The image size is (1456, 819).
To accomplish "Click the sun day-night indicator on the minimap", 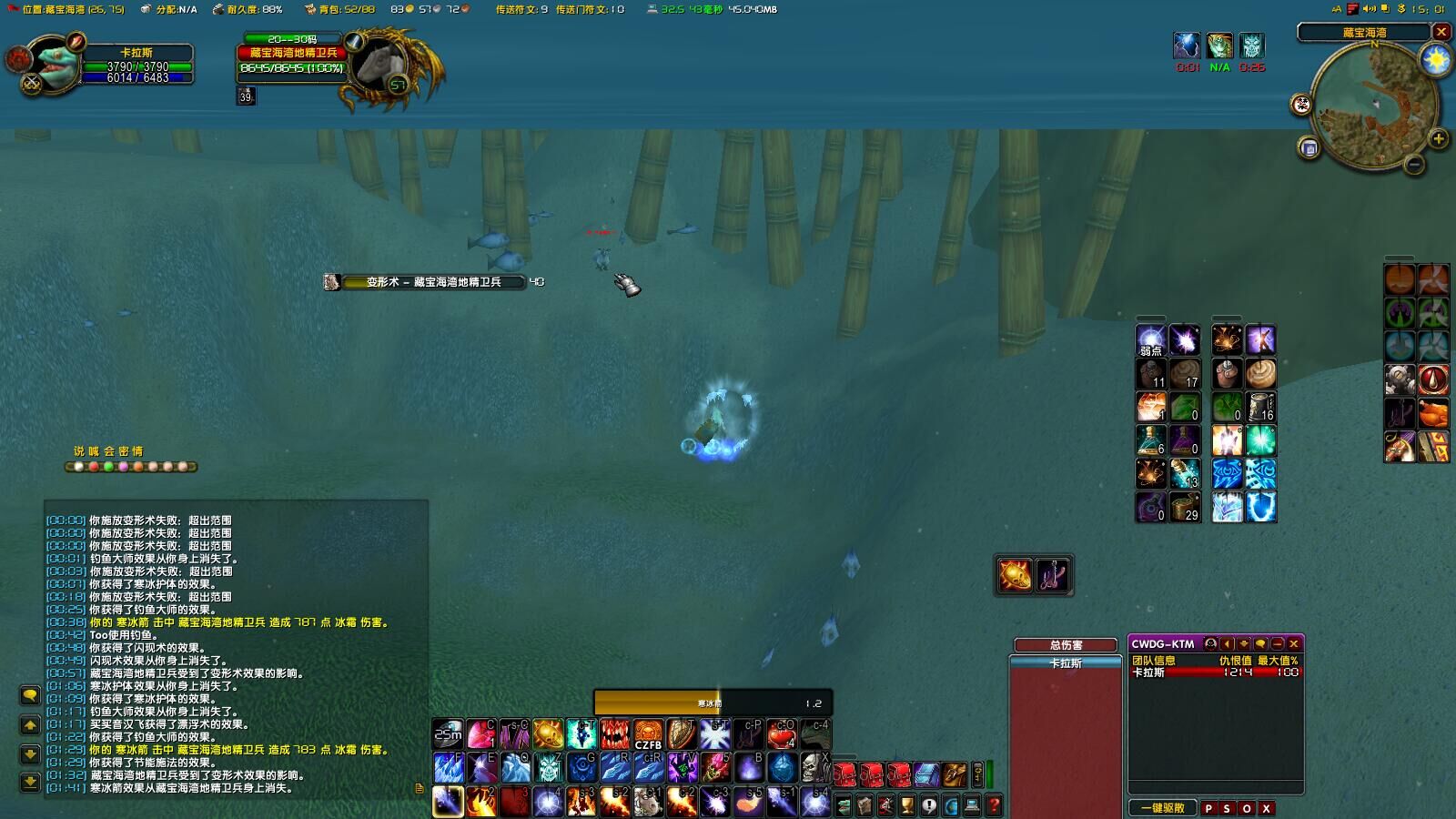I will click(1435, 61).
